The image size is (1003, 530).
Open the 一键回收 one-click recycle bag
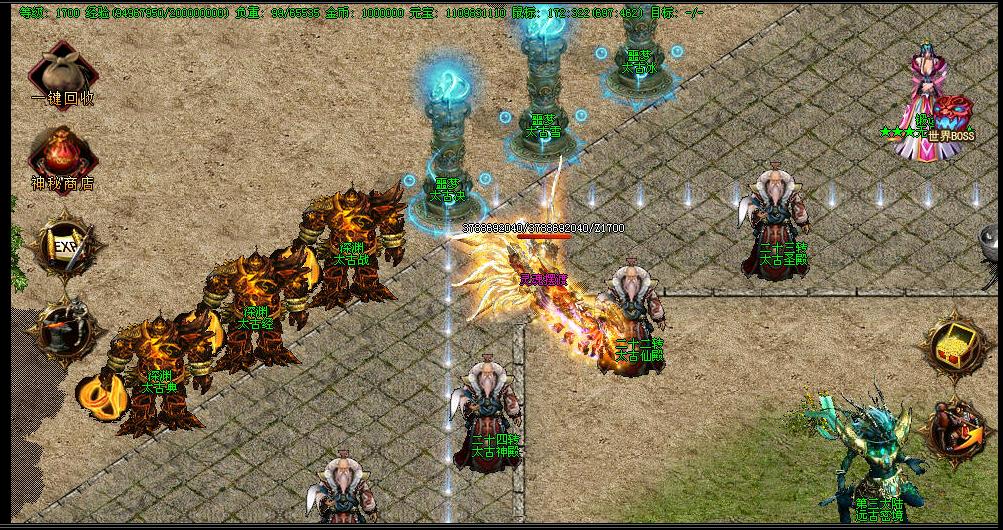pyautogui.click(x=62, y=72)
